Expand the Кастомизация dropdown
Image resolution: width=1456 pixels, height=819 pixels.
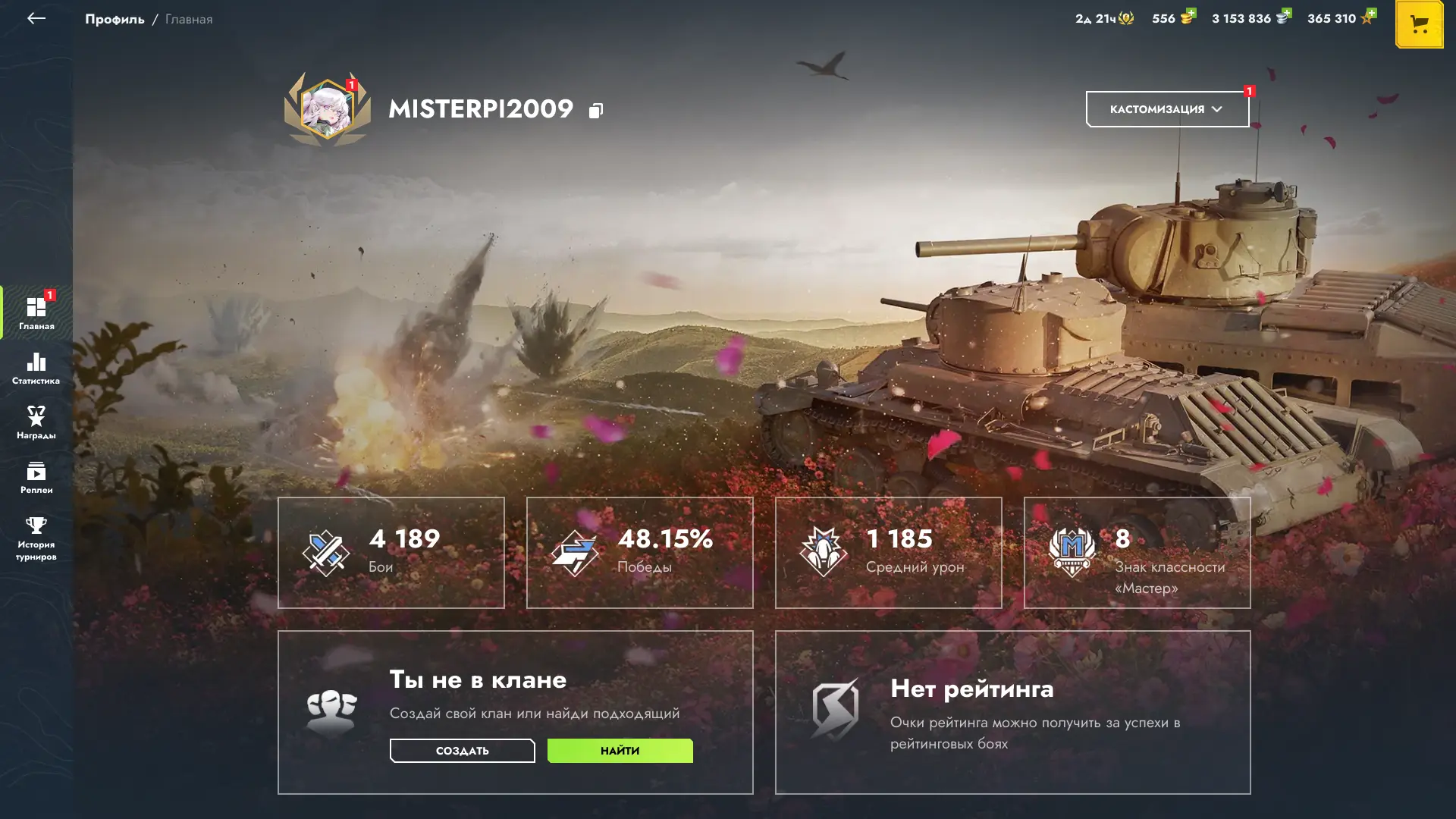click(x=1167, y=109)
